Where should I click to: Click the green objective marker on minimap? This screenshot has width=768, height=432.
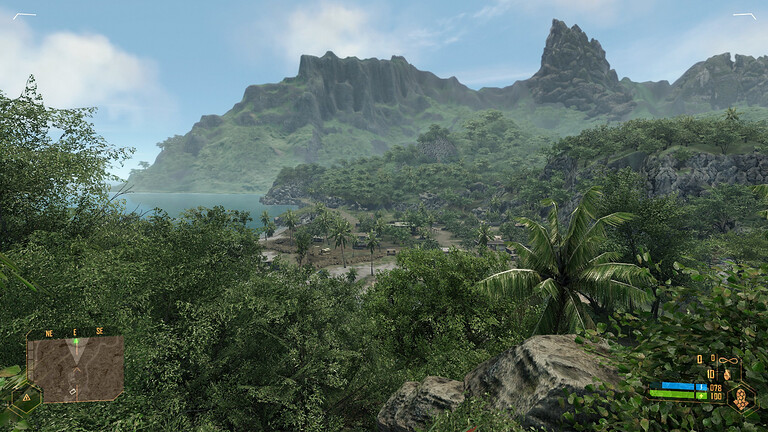74,342
